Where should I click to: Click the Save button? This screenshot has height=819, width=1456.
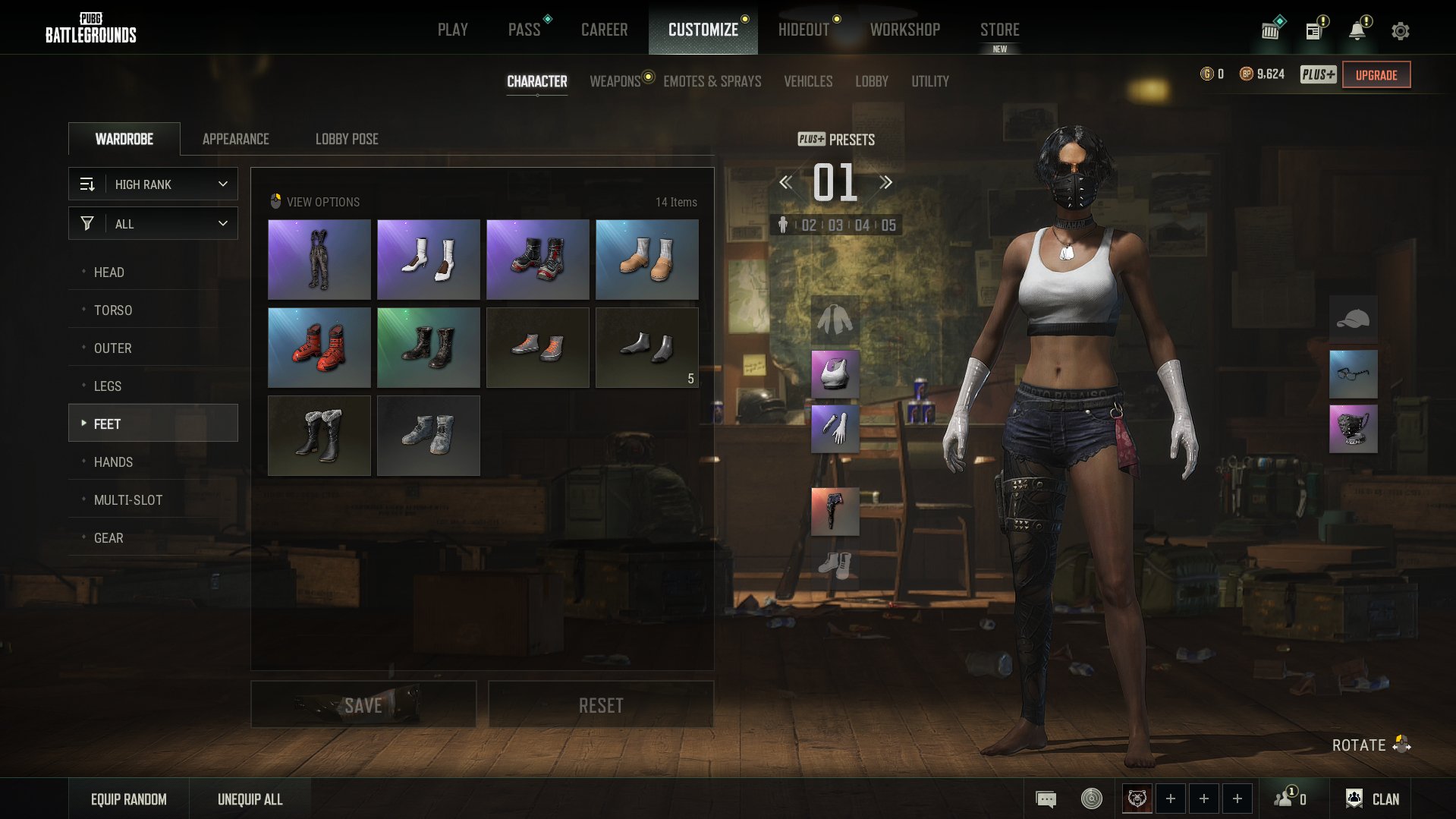point(363,705)
